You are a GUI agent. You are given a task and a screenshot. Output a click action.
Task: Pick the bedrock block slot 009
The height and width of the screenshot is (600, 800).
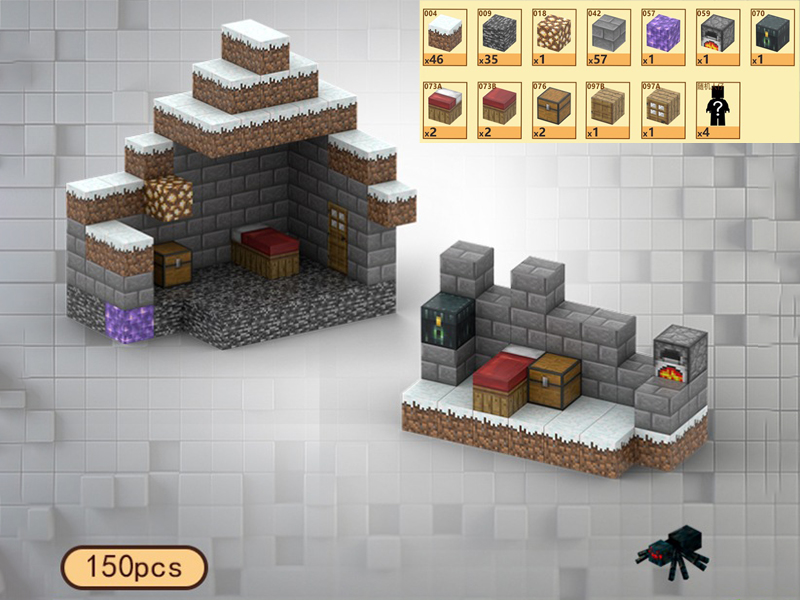498,35
